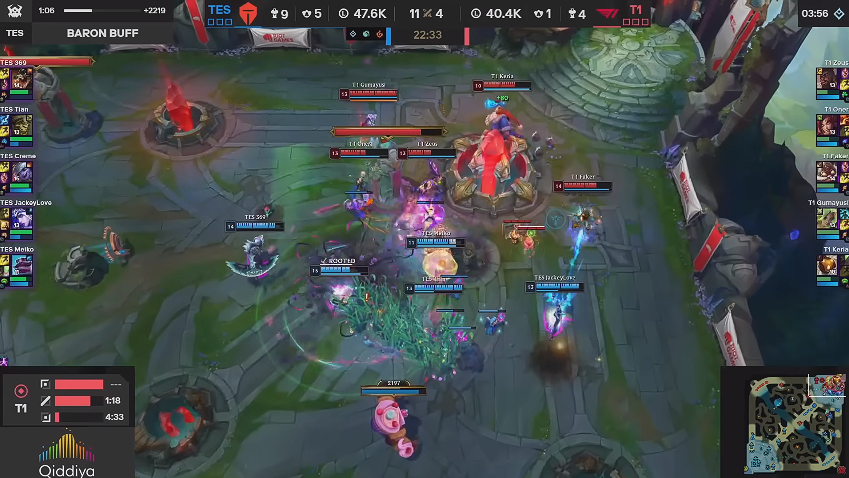849x478 pixels.
Task: Focus on TES JackeyLove's portrait
Action: point(23,223)
